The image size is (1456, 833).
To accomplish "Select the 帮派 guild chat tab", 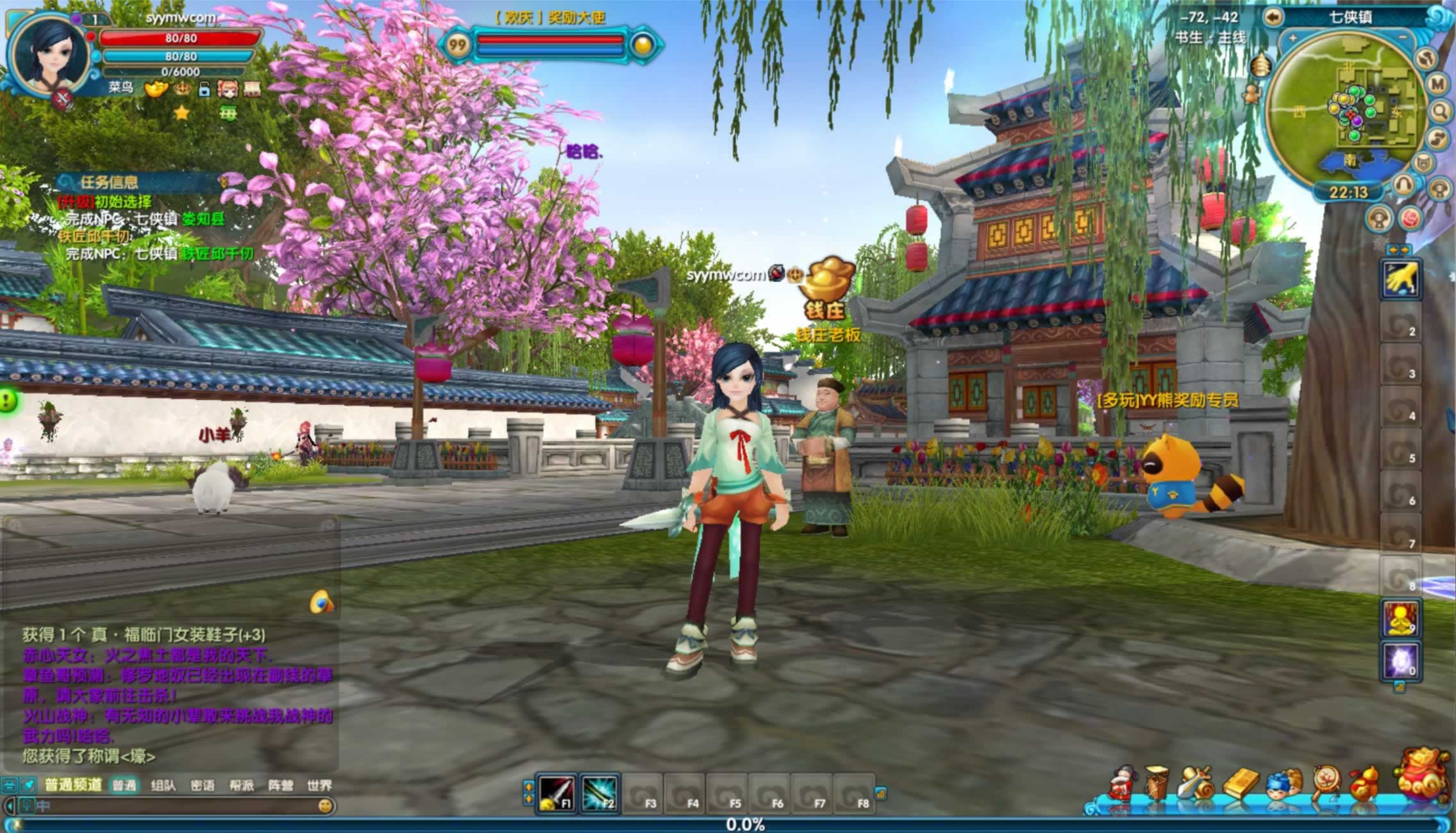I will coord(241,786).
